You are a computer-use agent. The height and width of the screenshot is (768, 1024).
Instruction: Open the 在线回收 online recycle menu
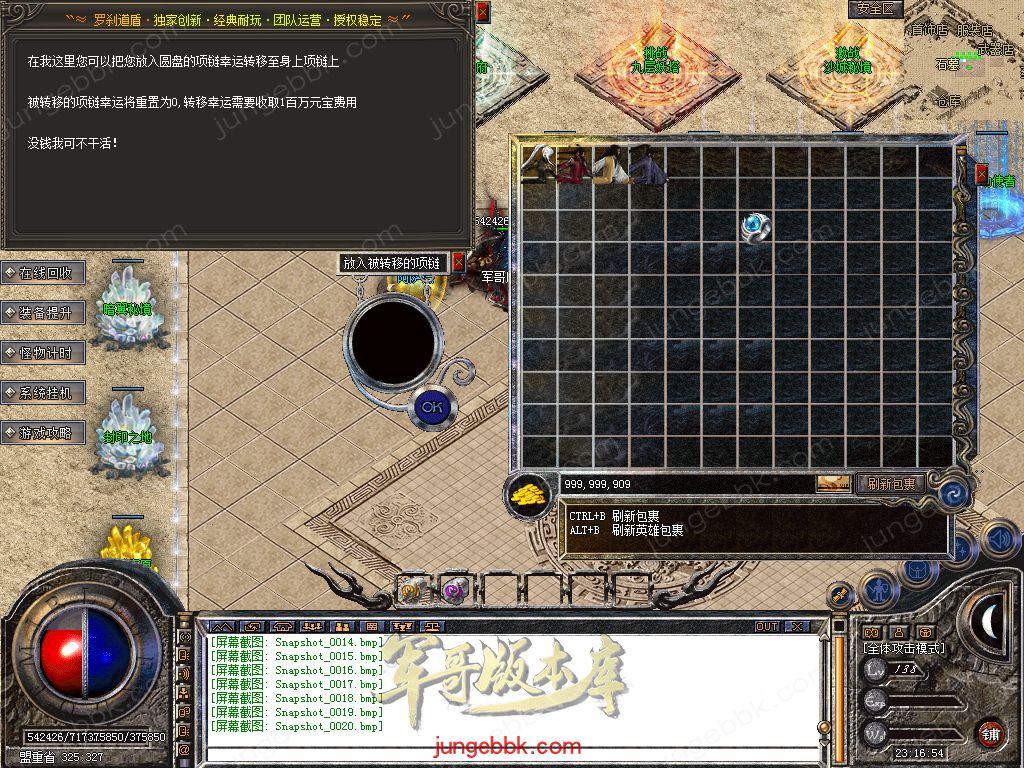point(44,273)
